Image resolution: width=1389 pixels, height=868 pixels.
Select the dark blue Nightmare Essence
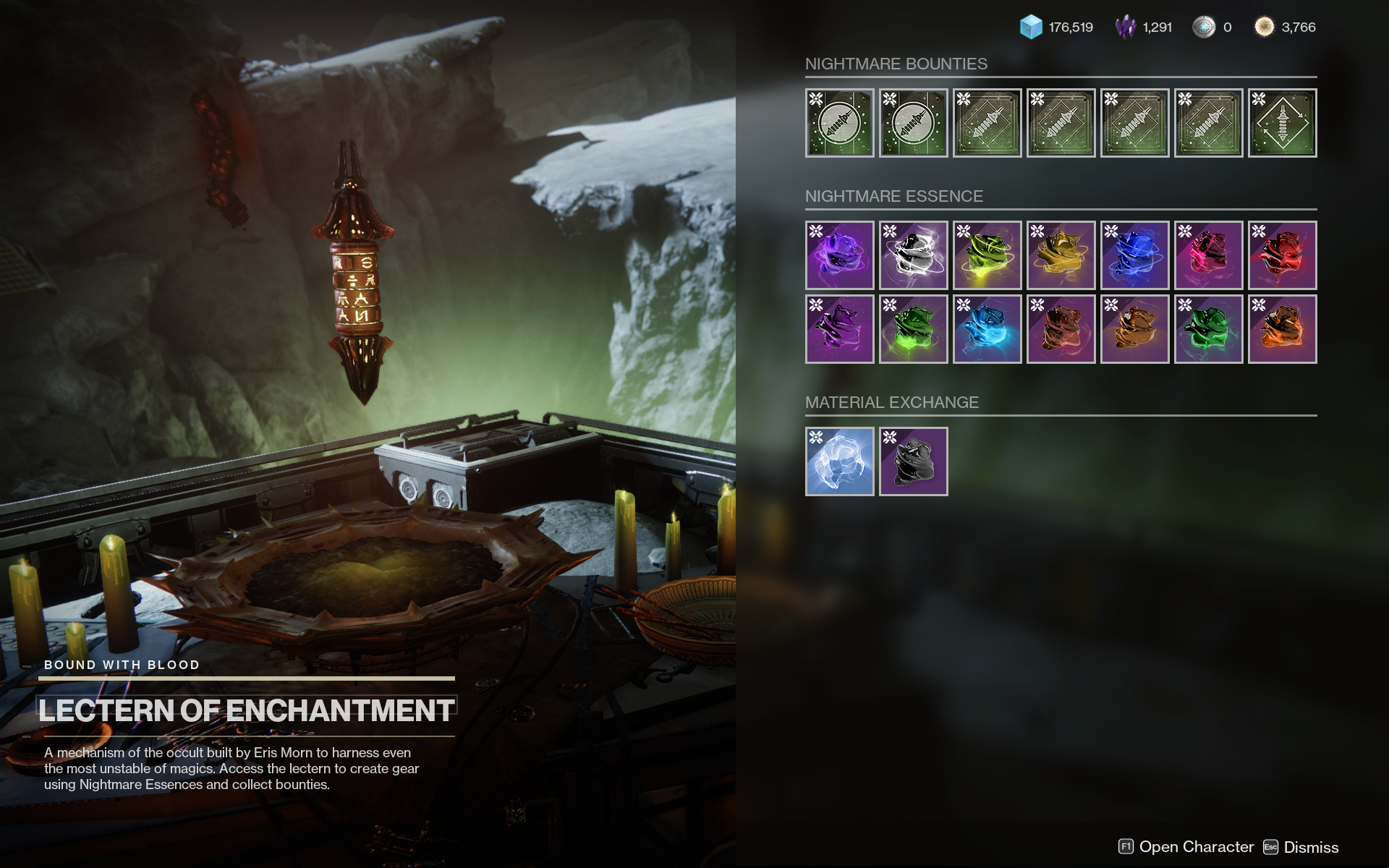click(x=1134, y=255)
